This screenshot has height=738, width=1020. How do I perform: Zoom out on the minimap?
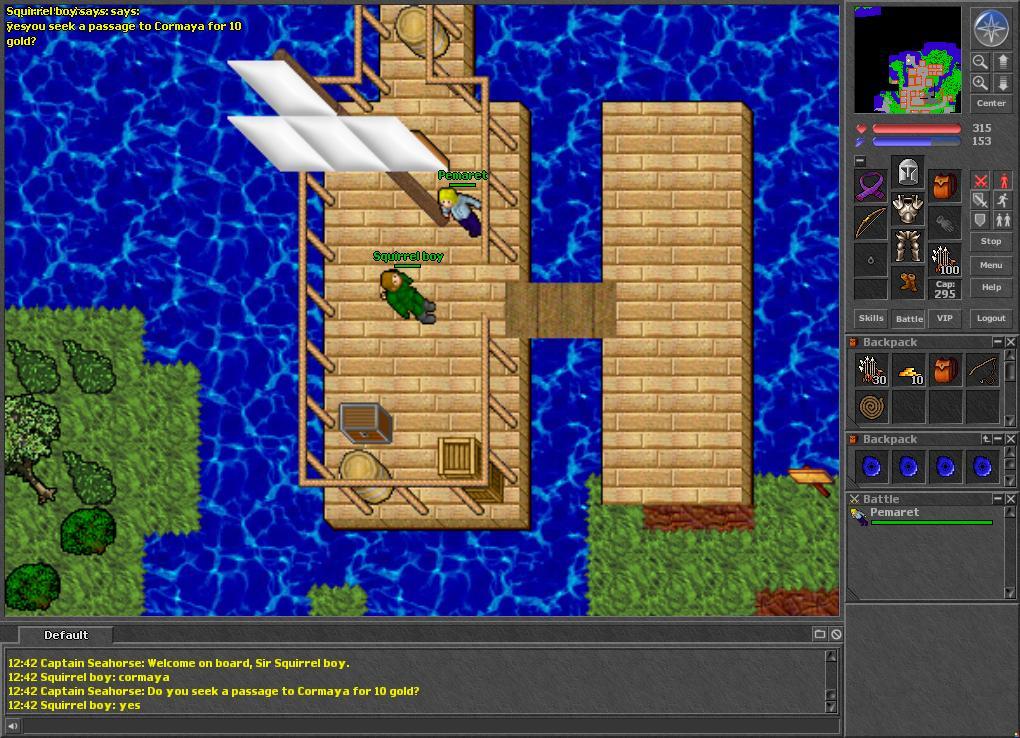pyautogui.click(x=980, y=62)
